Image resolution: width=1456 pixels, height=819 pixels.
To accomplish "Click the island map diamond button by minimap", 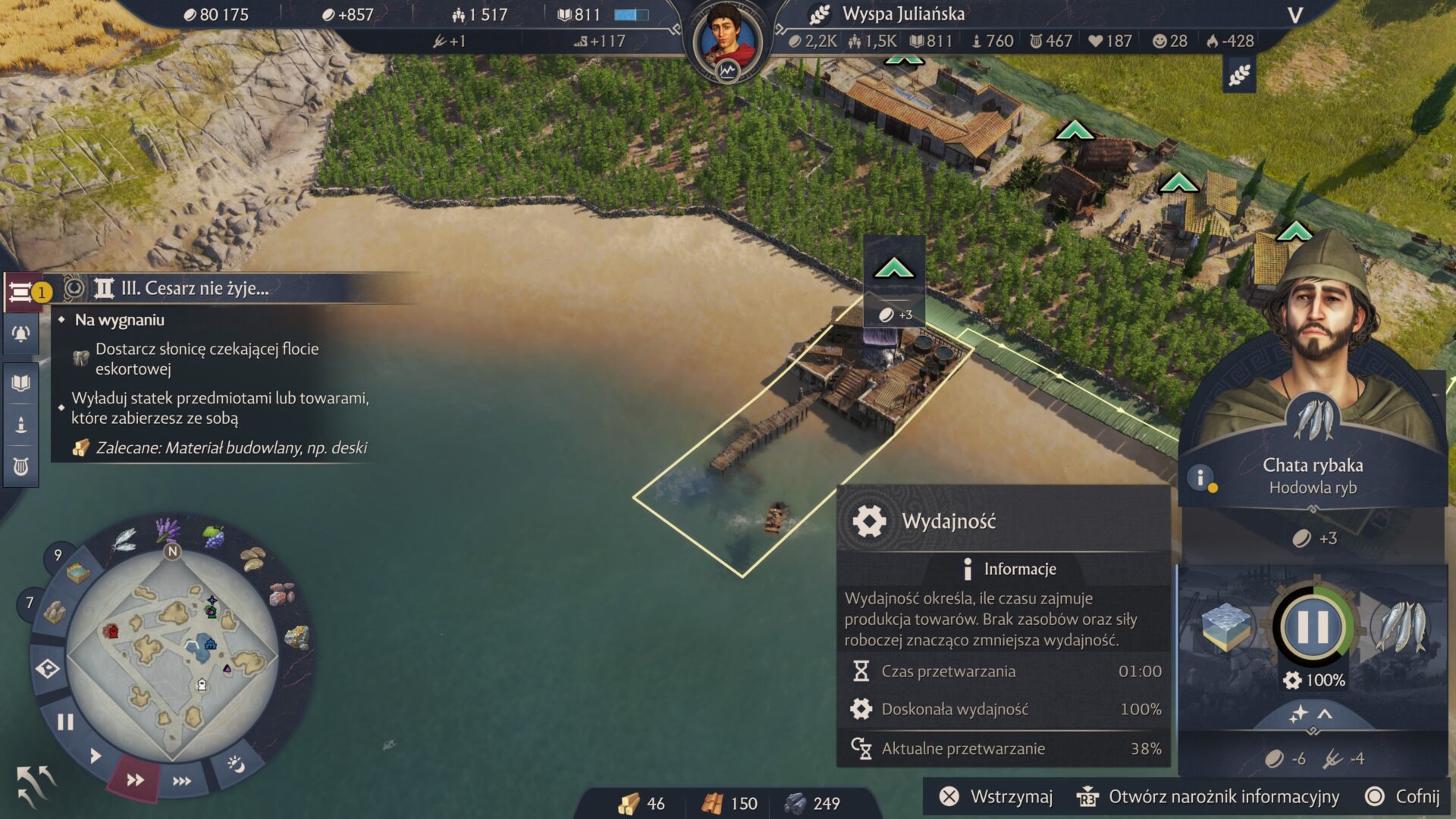I will pos(47,669).
